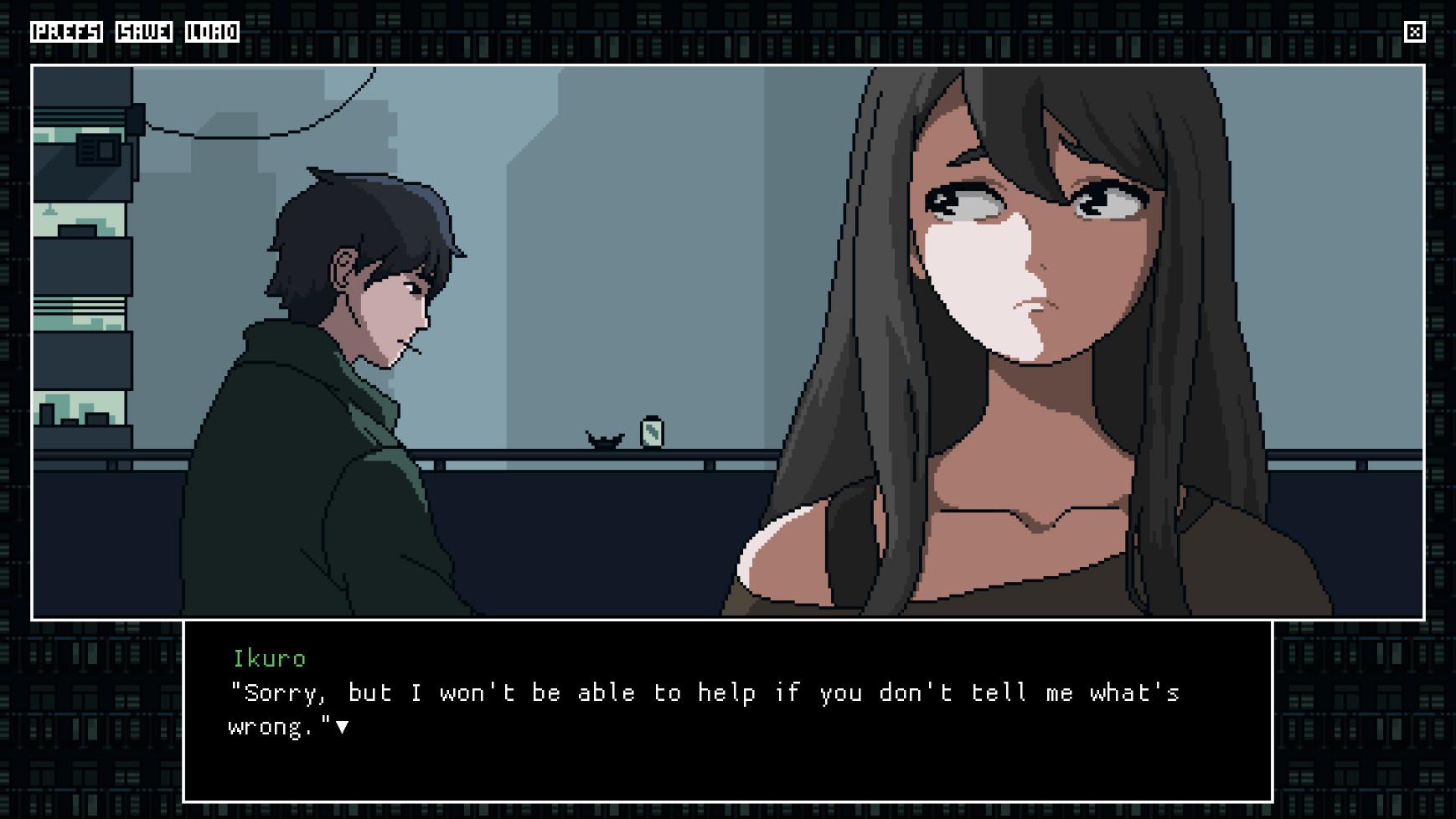Click the SAVE button
Viewport: 1456px width, 819px height.
click(142, 33)
